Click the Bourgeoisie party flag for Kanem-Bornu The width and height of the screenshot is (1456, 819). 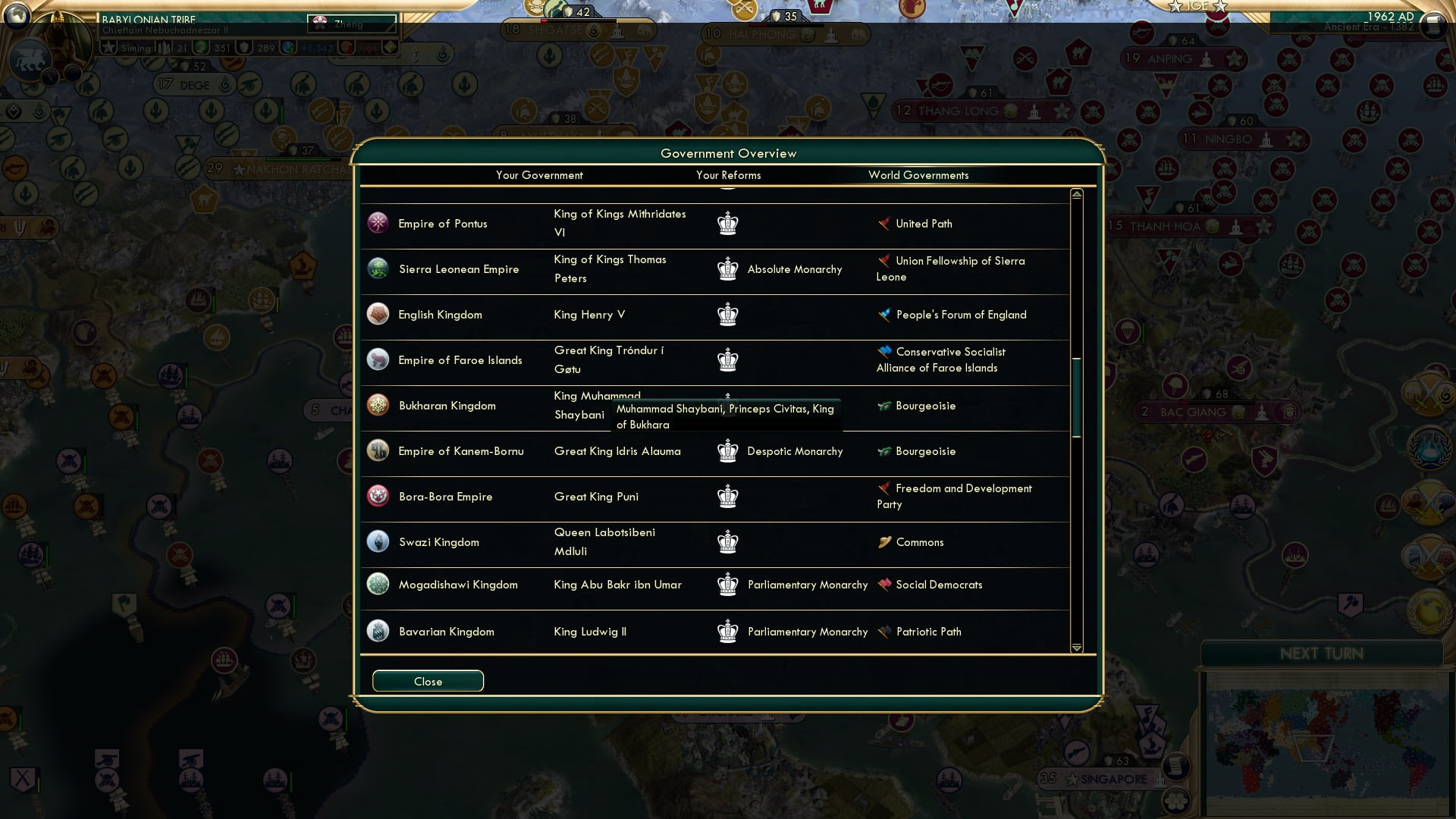click(884, 451)
